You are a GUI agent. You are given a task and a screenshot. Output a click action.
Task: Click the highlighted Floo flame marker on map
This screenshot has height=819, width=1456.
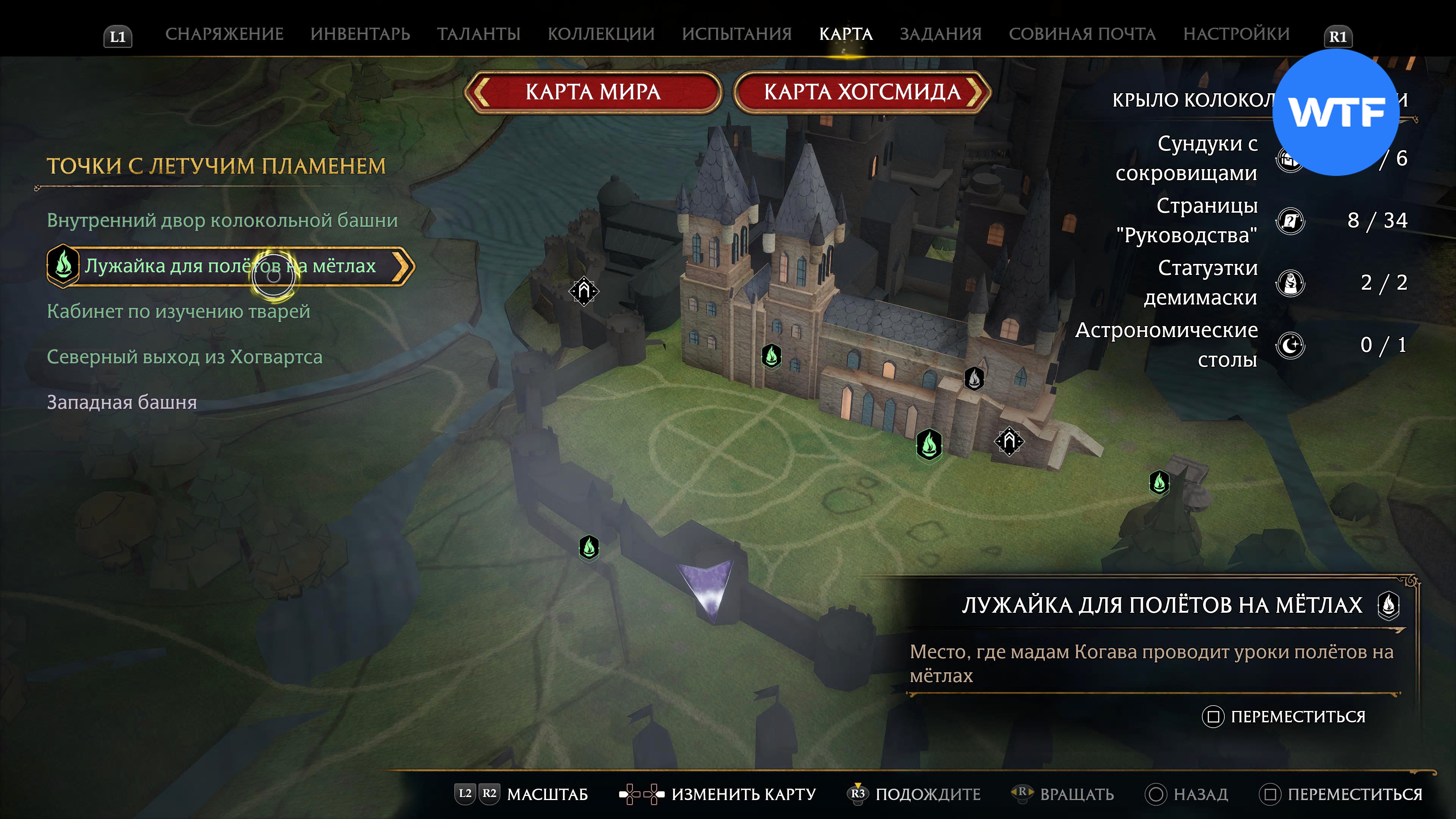(929, 445)
